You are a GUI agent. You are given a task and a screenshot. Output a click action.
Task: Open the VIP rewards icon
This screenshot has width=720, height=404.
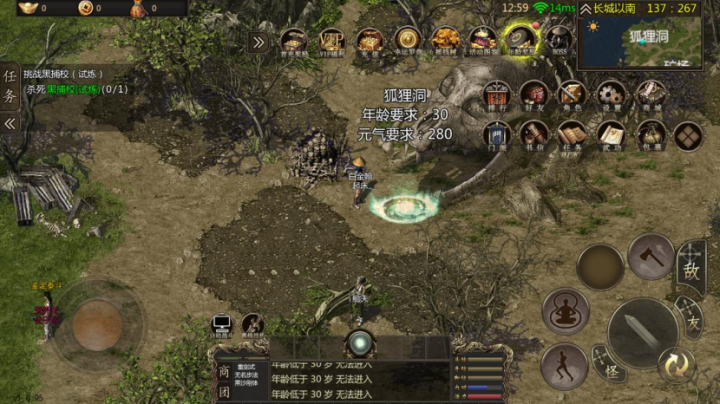(x=332, y=42)
